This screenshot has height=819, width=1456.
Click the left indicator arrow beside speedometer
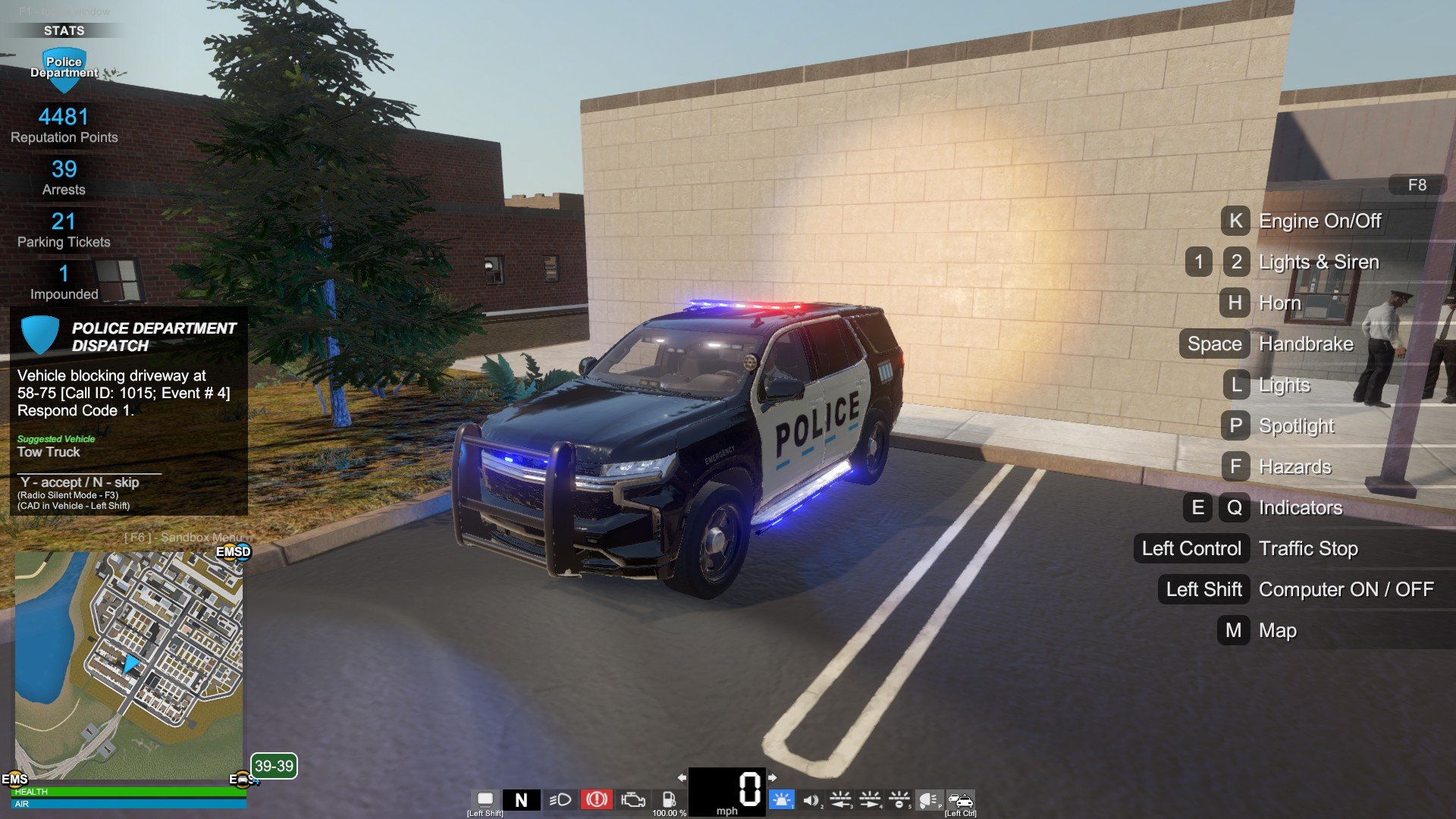[x=682, y=777]
